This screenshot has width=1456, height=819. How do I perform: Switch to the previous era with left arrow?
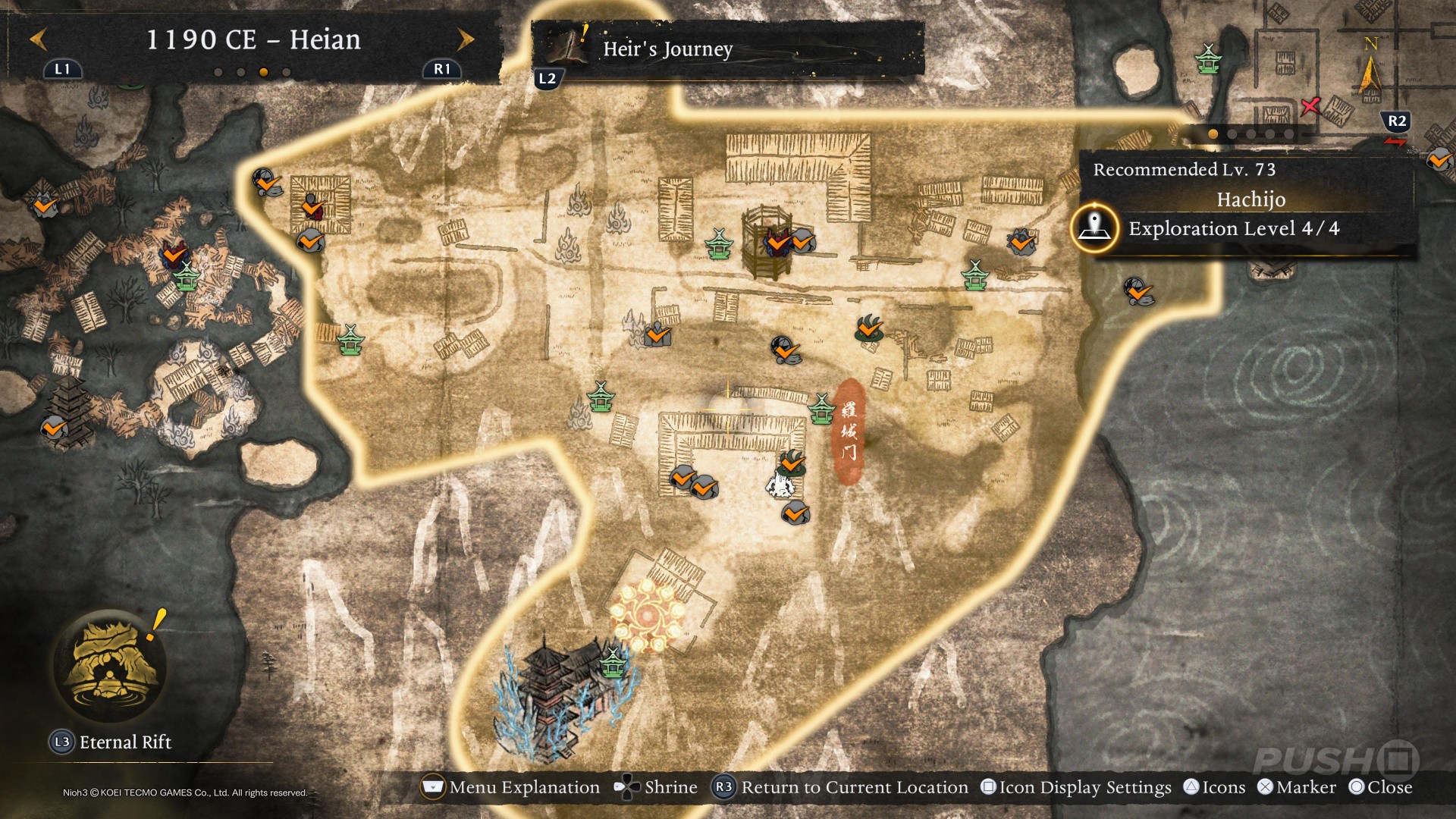pos(38,39)
